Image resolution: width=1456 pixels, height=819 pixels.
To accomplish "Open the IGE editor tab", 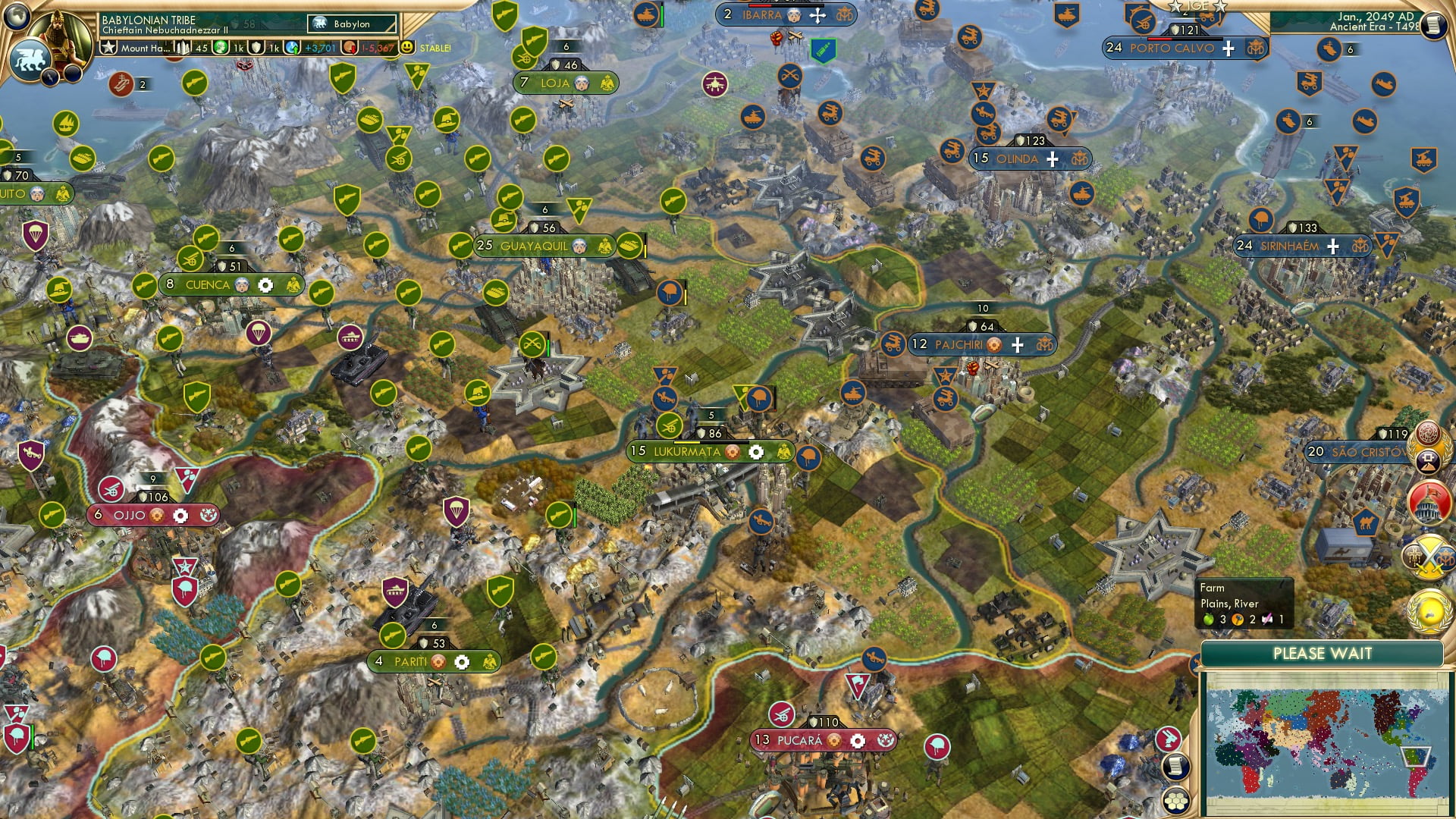I will point(1197,6).
